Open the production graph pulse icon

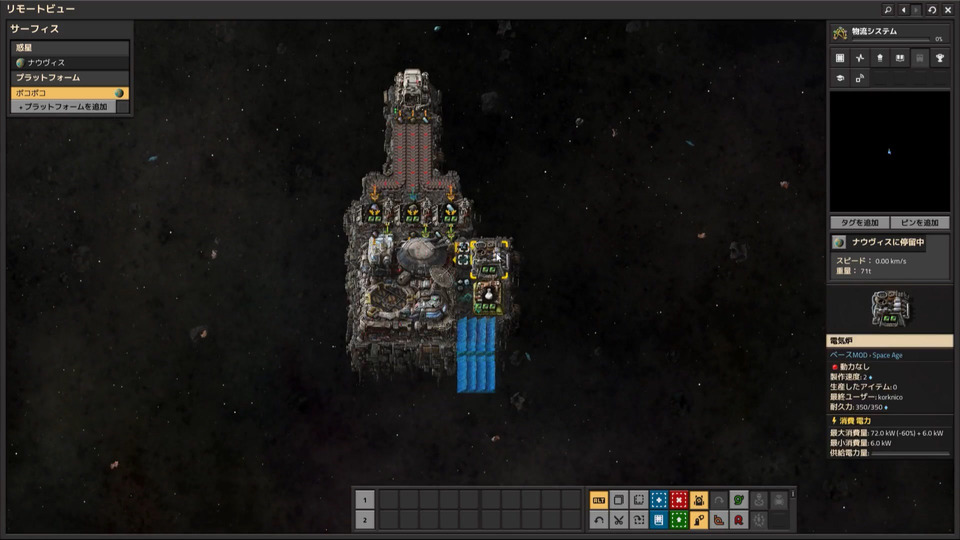point(859,59)
